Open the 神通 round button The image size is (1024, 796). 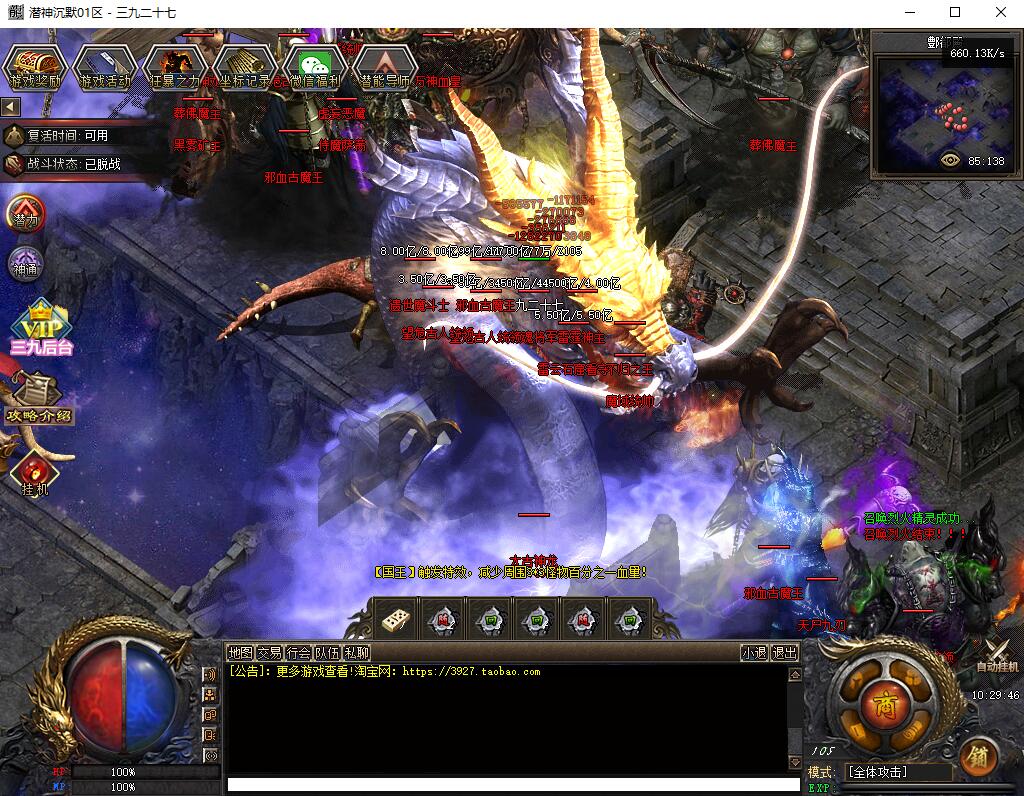(x=26, y=263)
